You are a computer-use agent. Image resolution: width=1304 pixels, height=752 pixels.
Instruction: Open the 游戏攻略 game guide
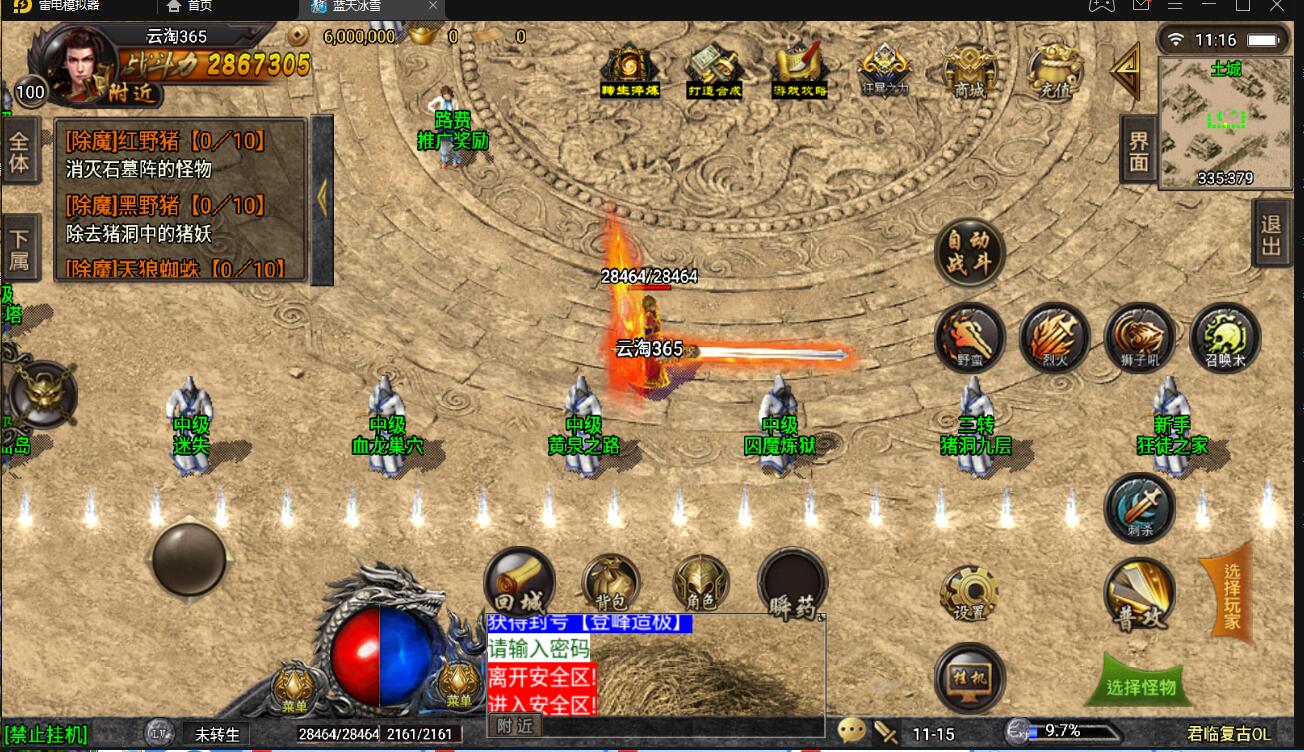coord(799,68)
